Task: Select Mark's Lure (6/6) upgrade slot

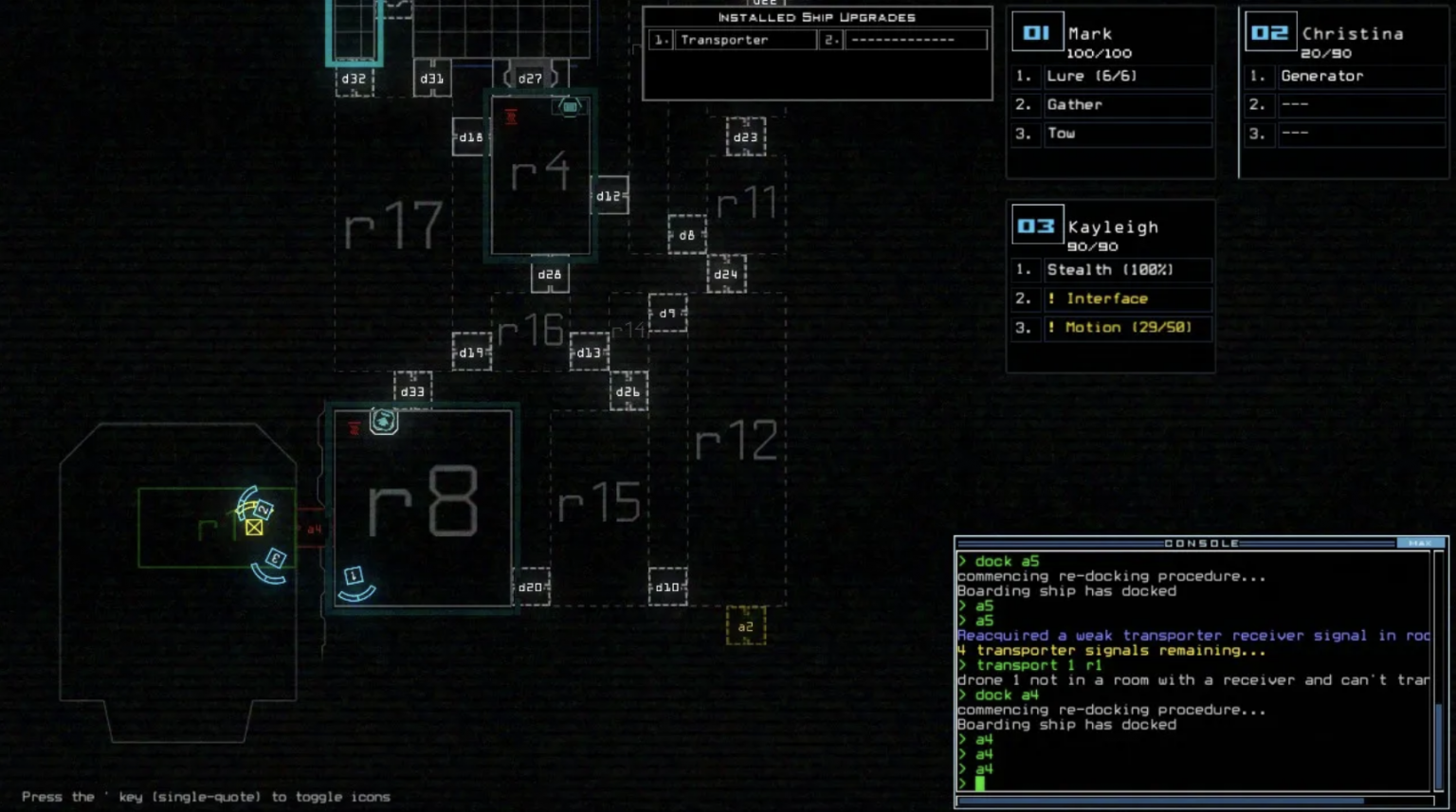Action: [x=1128, y=76]
